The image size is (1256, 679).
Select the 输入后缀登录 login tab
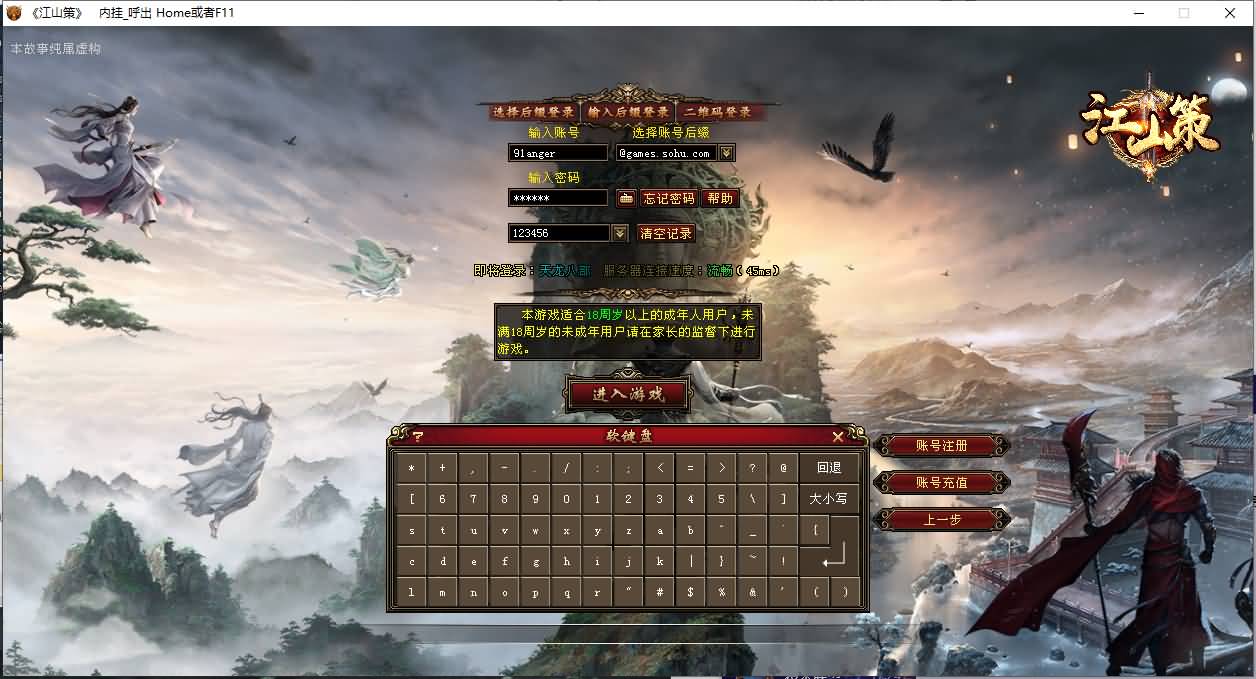pos(628,112)
